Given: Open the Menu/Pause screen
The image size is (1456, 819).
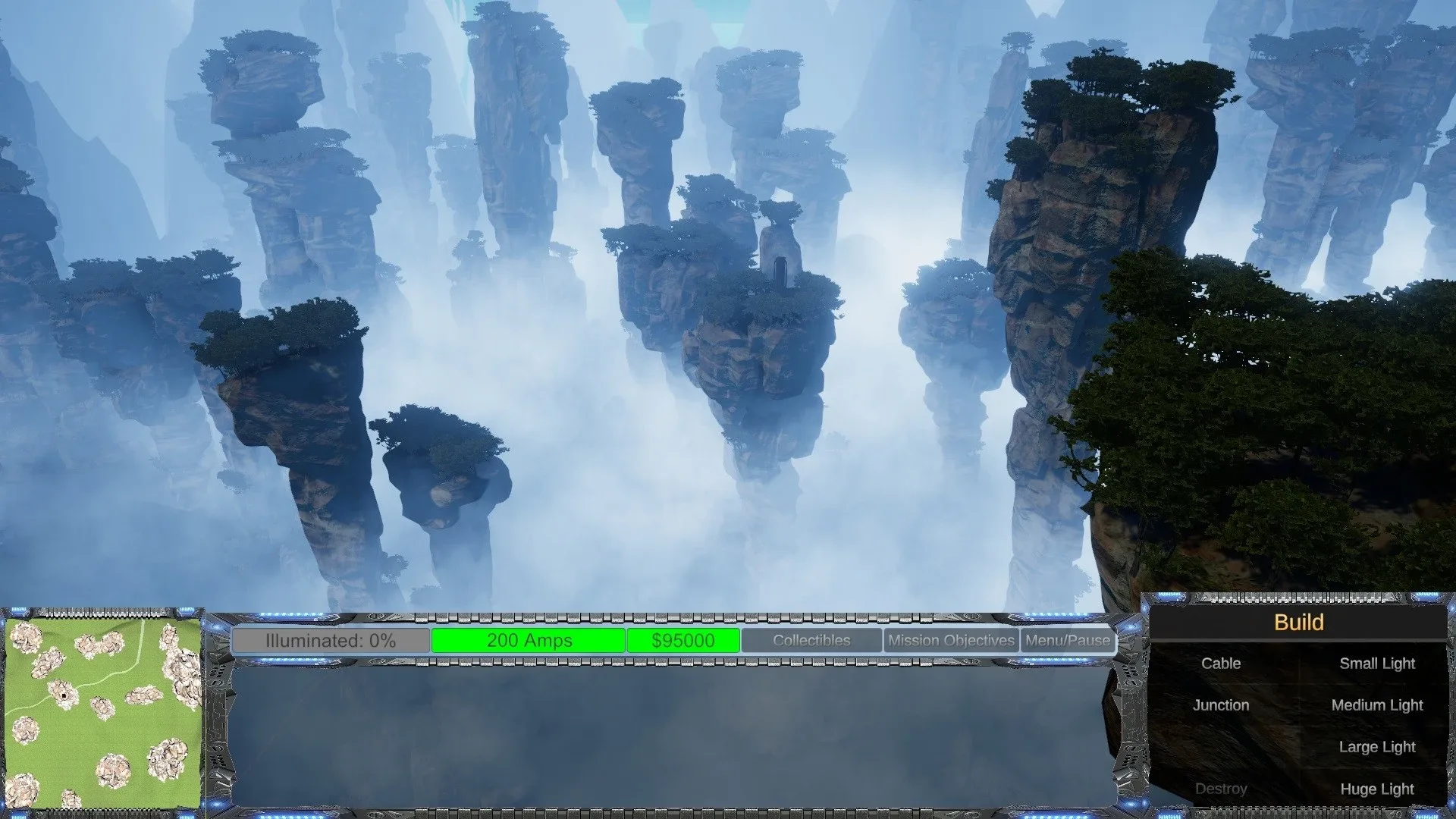Looking at the screenshot, I should [1067, 641].
